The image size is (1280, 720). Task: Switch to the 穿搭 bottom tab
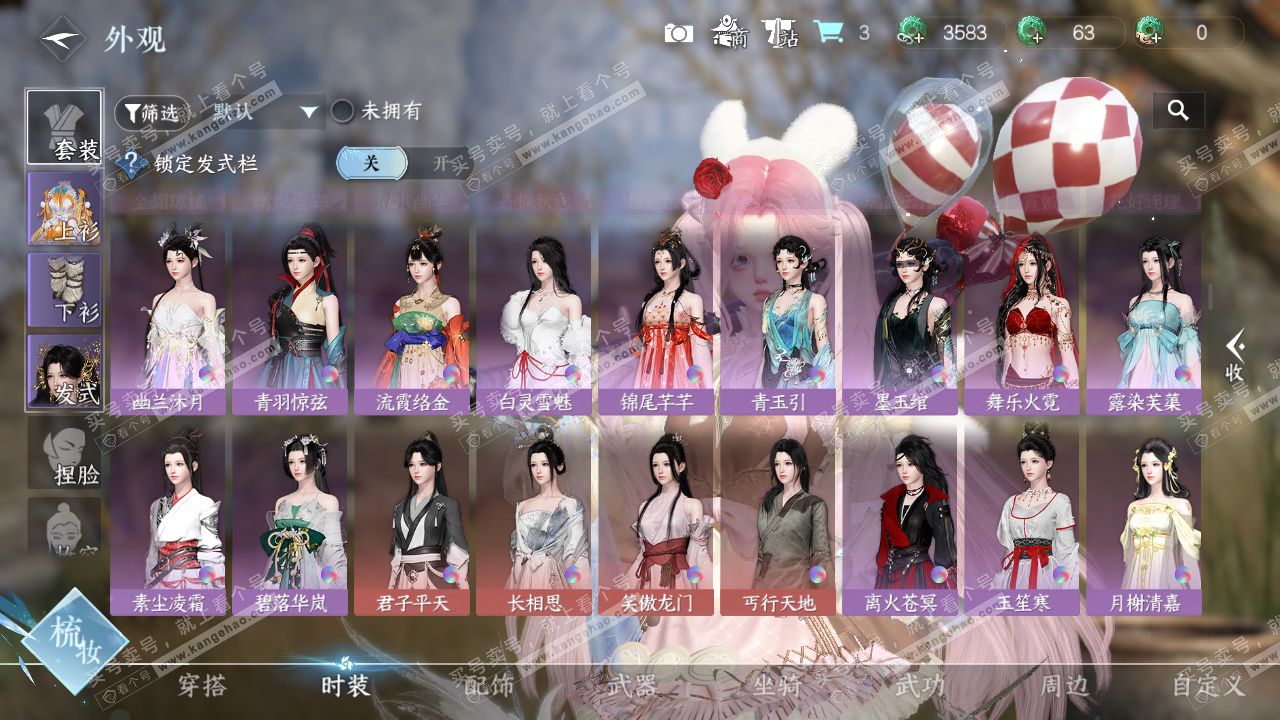(203, 686)
